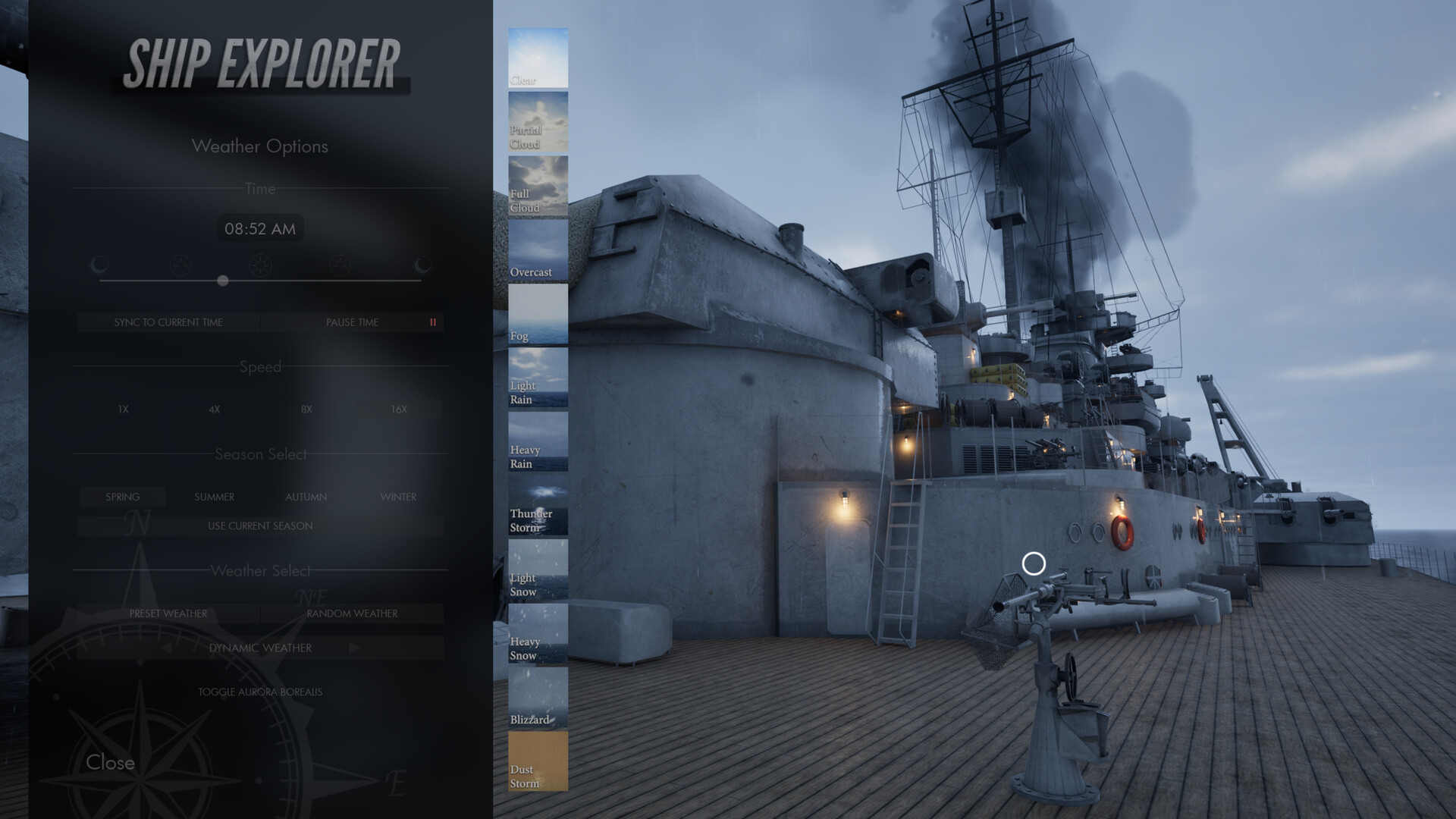Set time speed to 16X
Image resolution: width=1456 pixels, height=819 pixels.
coord(397,409)
